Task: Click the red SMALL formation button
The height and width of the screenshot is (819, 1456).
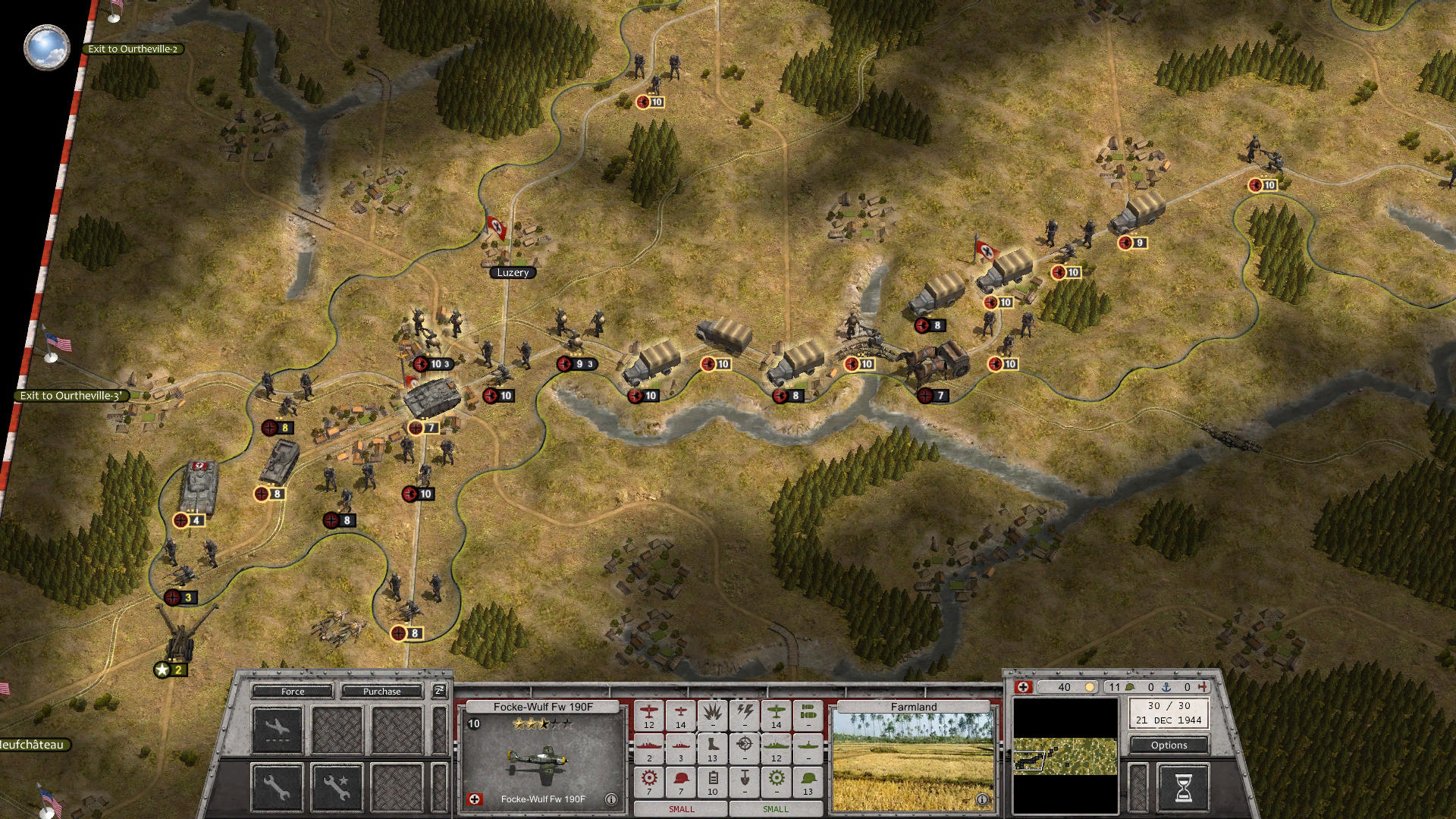Action: coord(680,809)
